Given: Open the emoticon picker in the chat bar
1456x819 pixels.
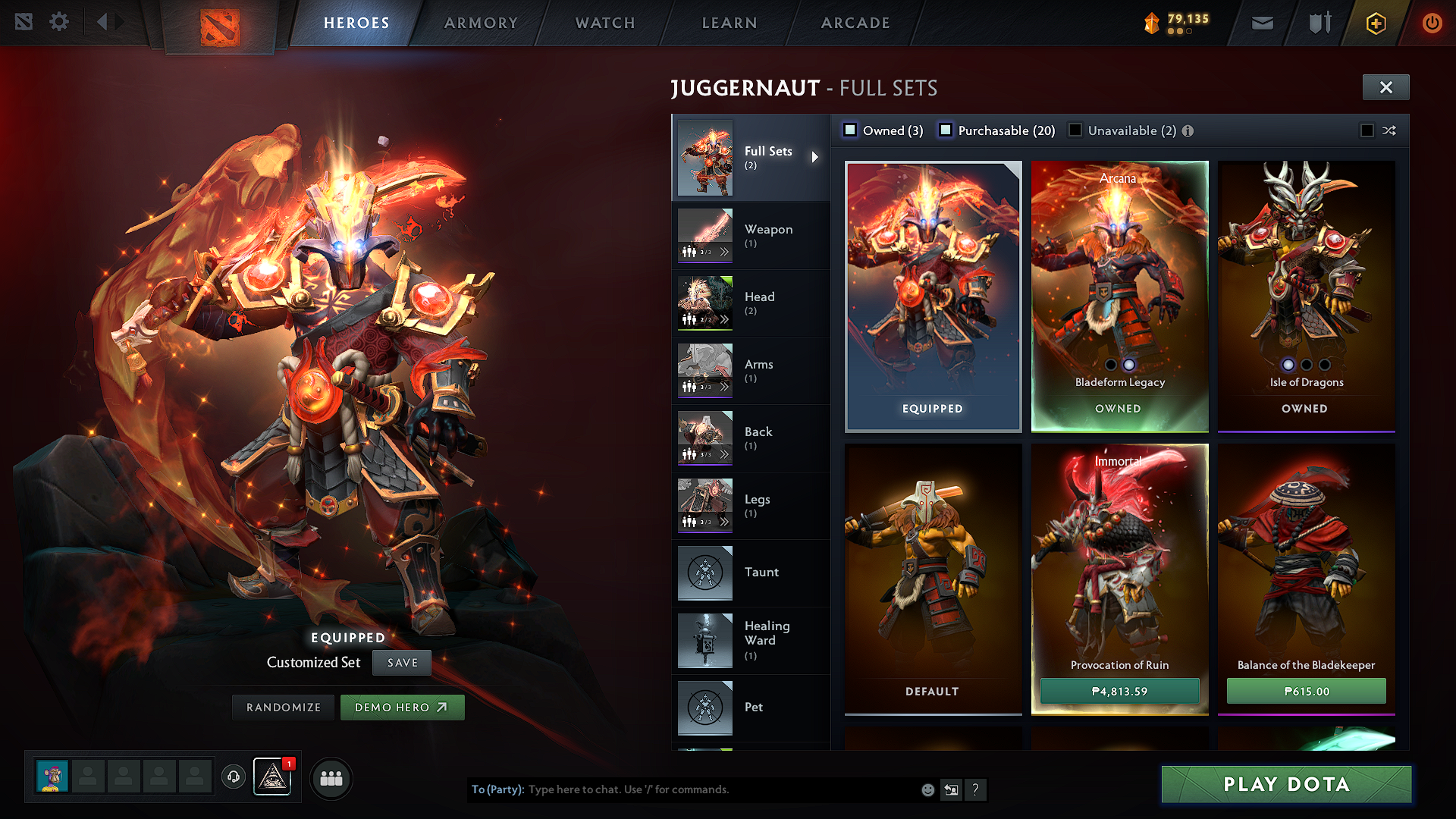Looking at the screenshot, I should pyautogui.click(x=927, y=789).
